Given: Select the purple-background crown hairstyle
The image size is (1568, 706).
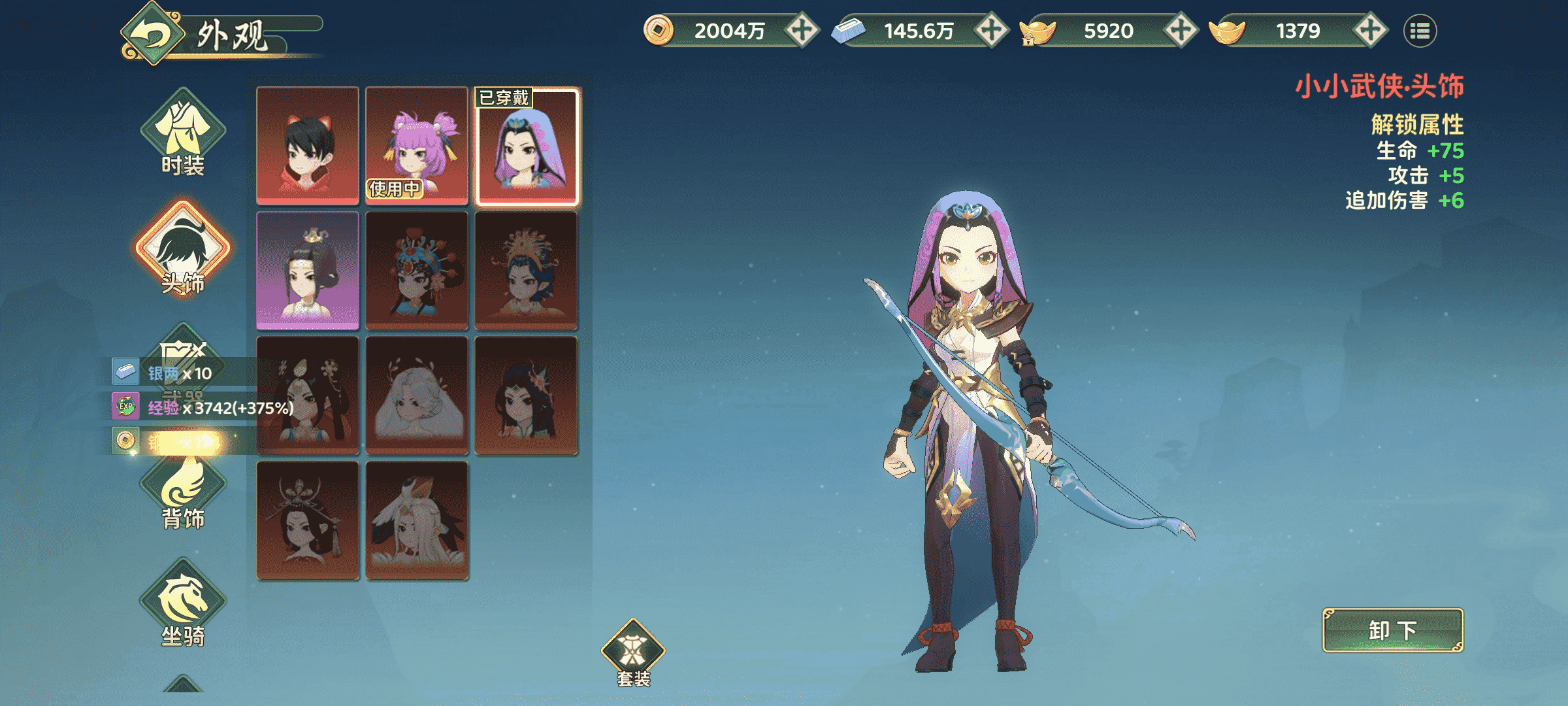Looking at the screenshot, I should pyautogui.click(x=308, y=270).
